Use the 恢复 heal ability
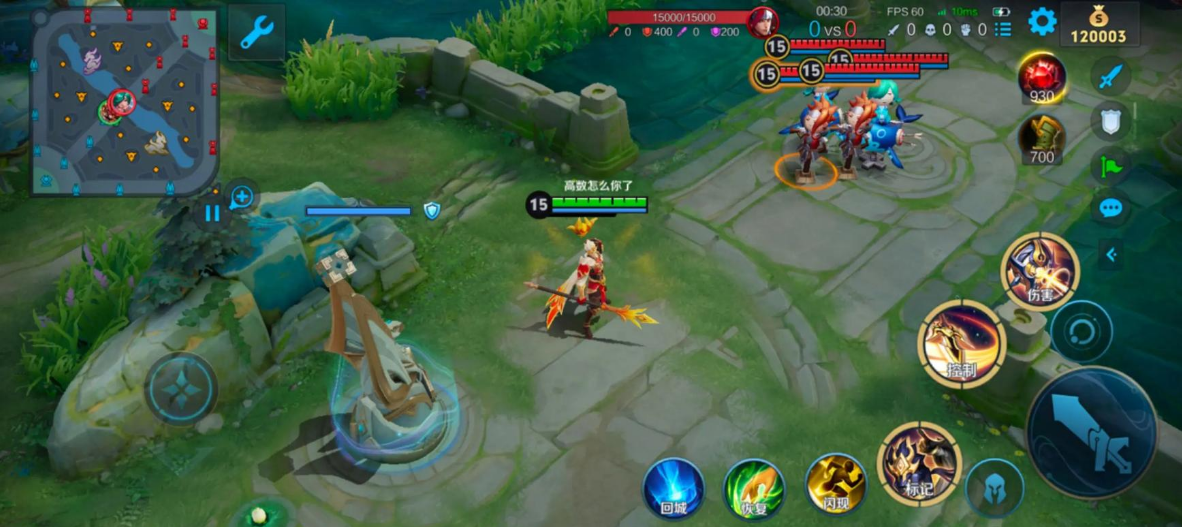This screenshot has height=527, width=1182. [x=754, y=489]
